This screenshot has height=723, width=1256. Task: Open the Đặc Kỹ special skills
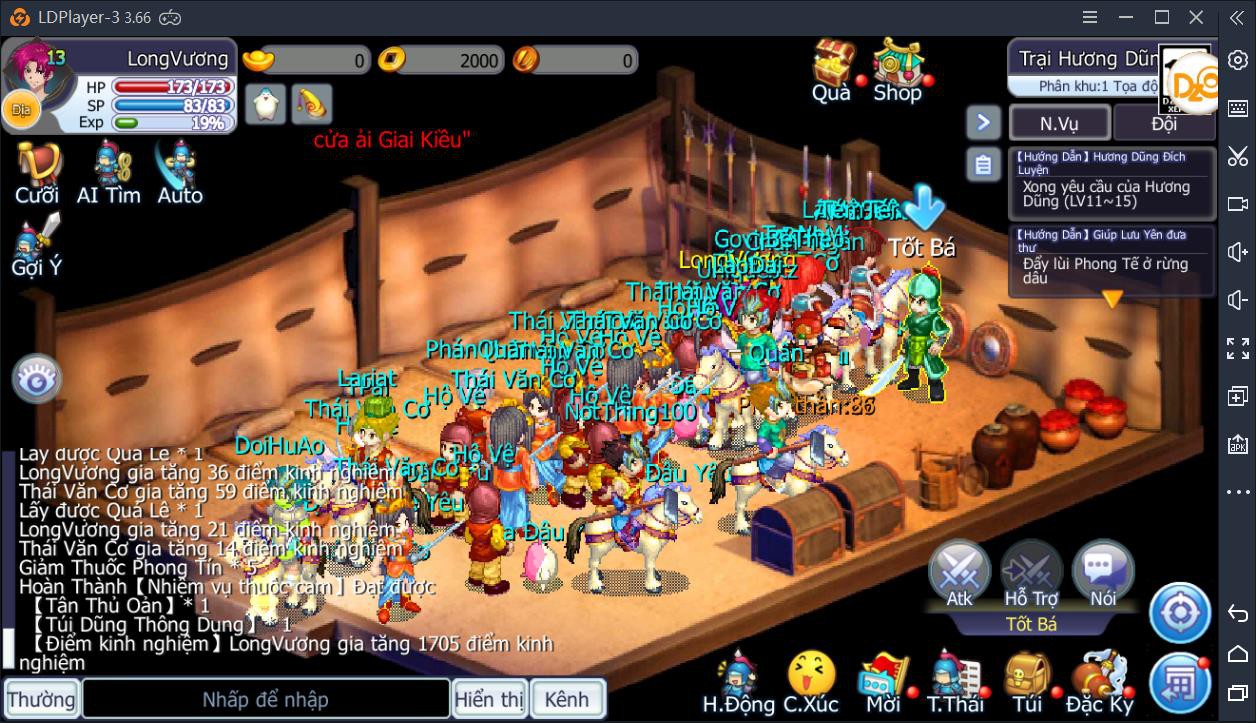point(1099,682)
